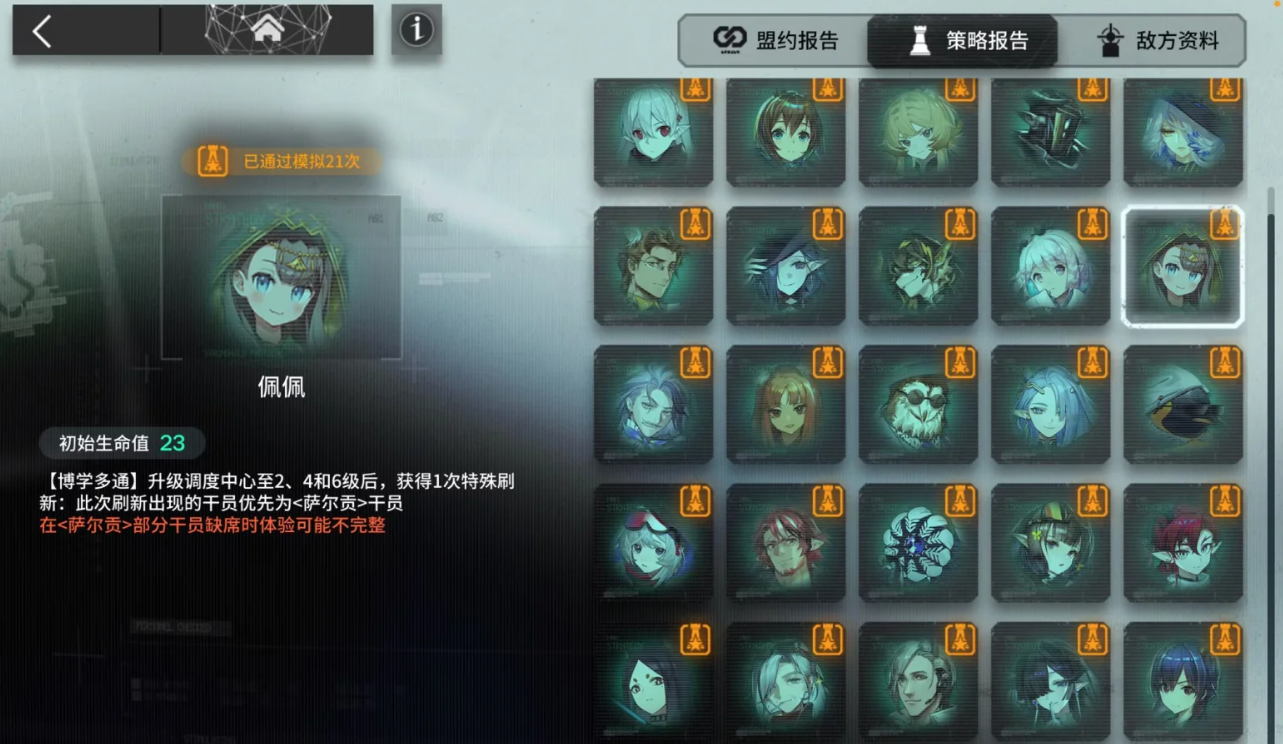The height and width of the screenshot is (744, 1283).
Task: Click the back arrow at top left
Action: point(41,30)
